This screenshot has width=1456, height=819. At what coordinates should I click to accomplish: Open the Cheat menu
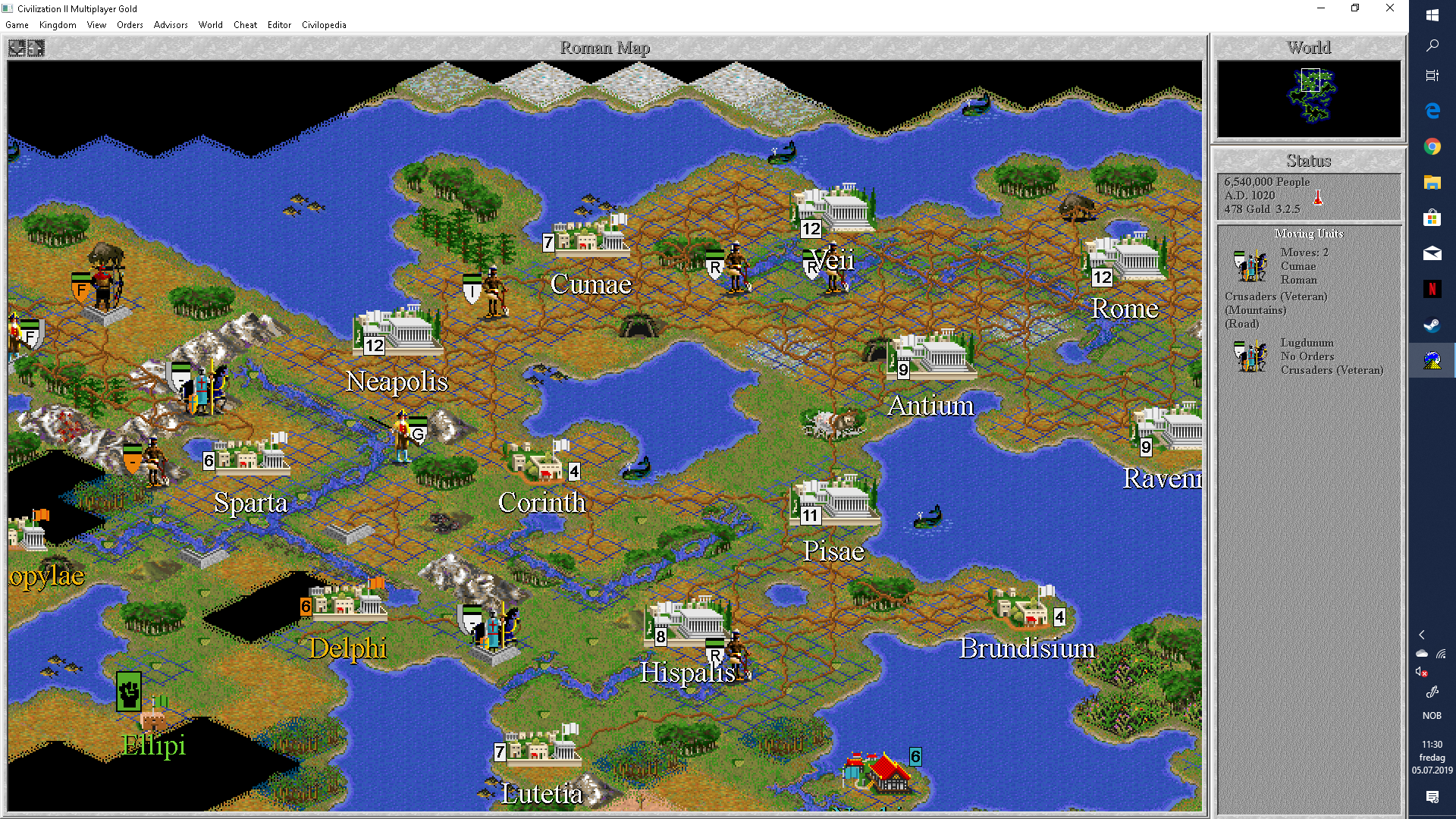pyautogui.click(x=245, y=25)
